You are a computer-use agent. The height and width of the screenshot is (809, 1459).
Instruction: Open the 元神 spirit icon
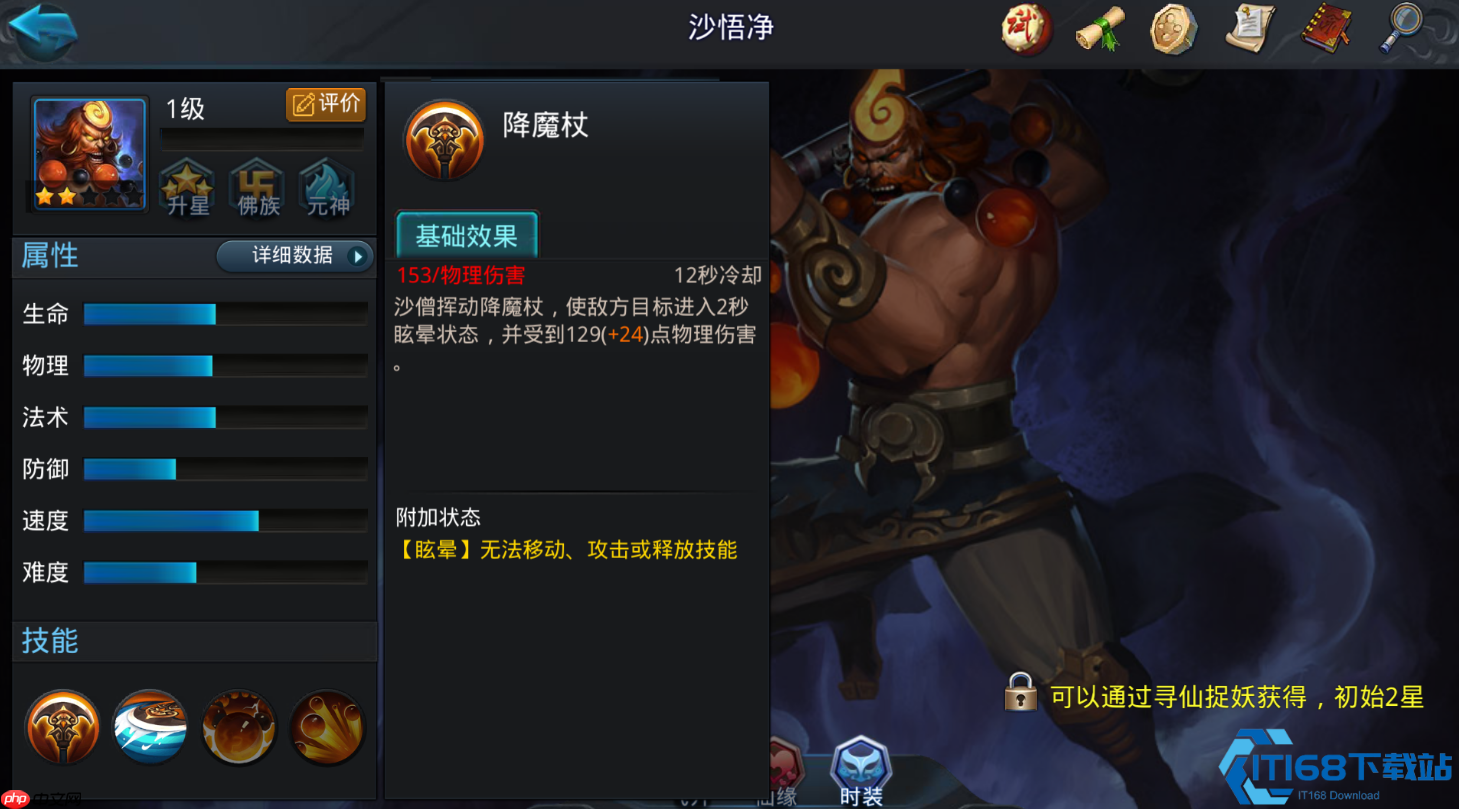327,186
